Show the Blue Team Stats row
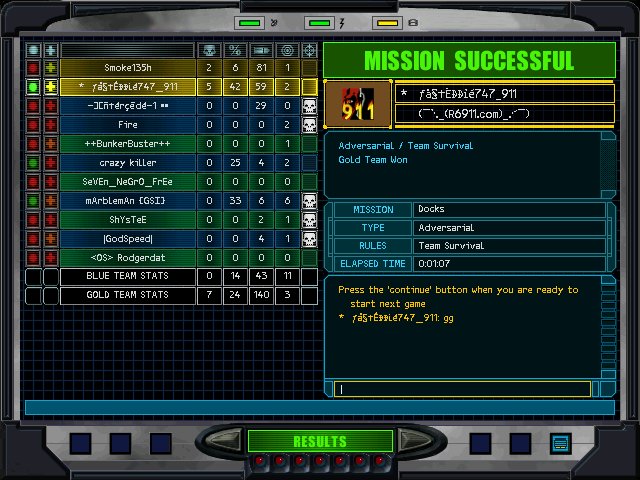The image size is (640, 480). point(128,276)
